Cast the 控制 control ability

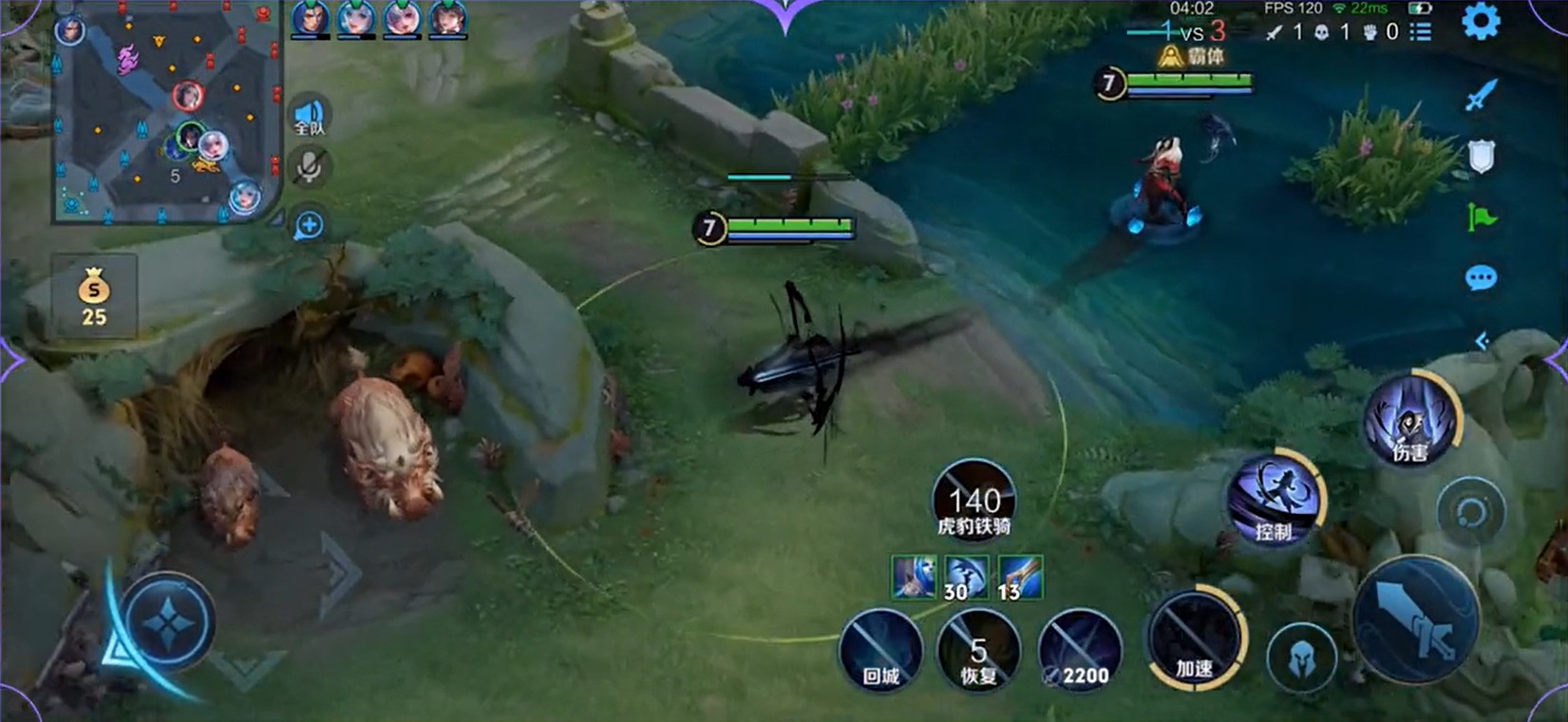(x=1275, y=496)
